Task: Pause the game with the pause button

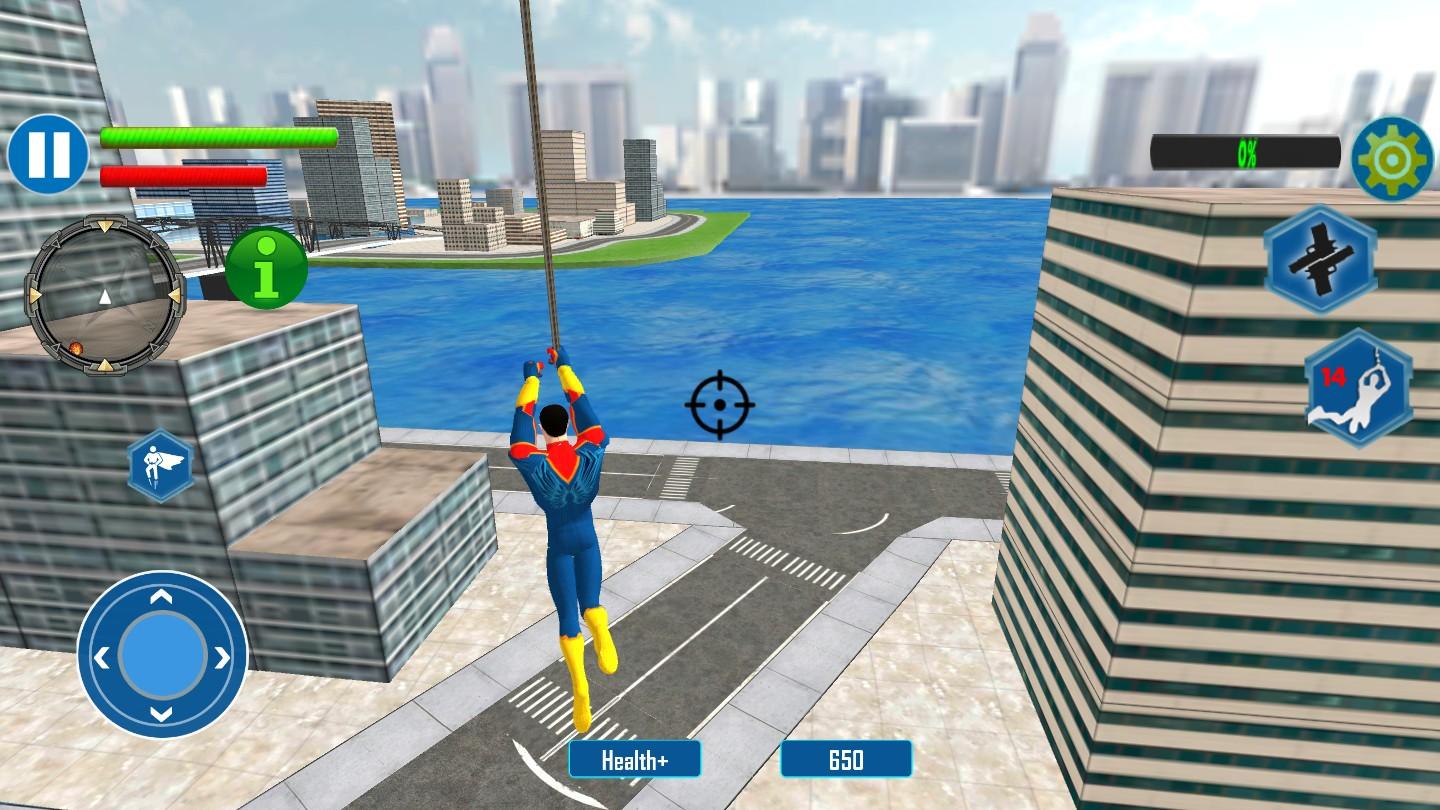Action: (47, 154)
